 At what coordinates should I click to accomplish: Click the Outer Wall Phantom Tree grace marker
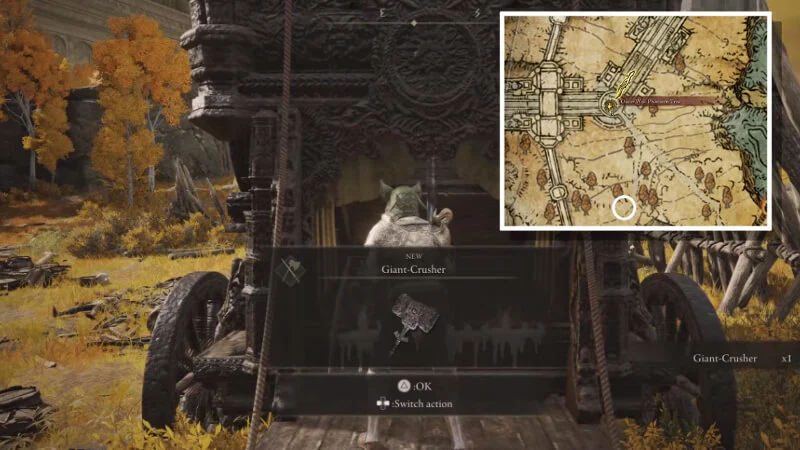609,102
